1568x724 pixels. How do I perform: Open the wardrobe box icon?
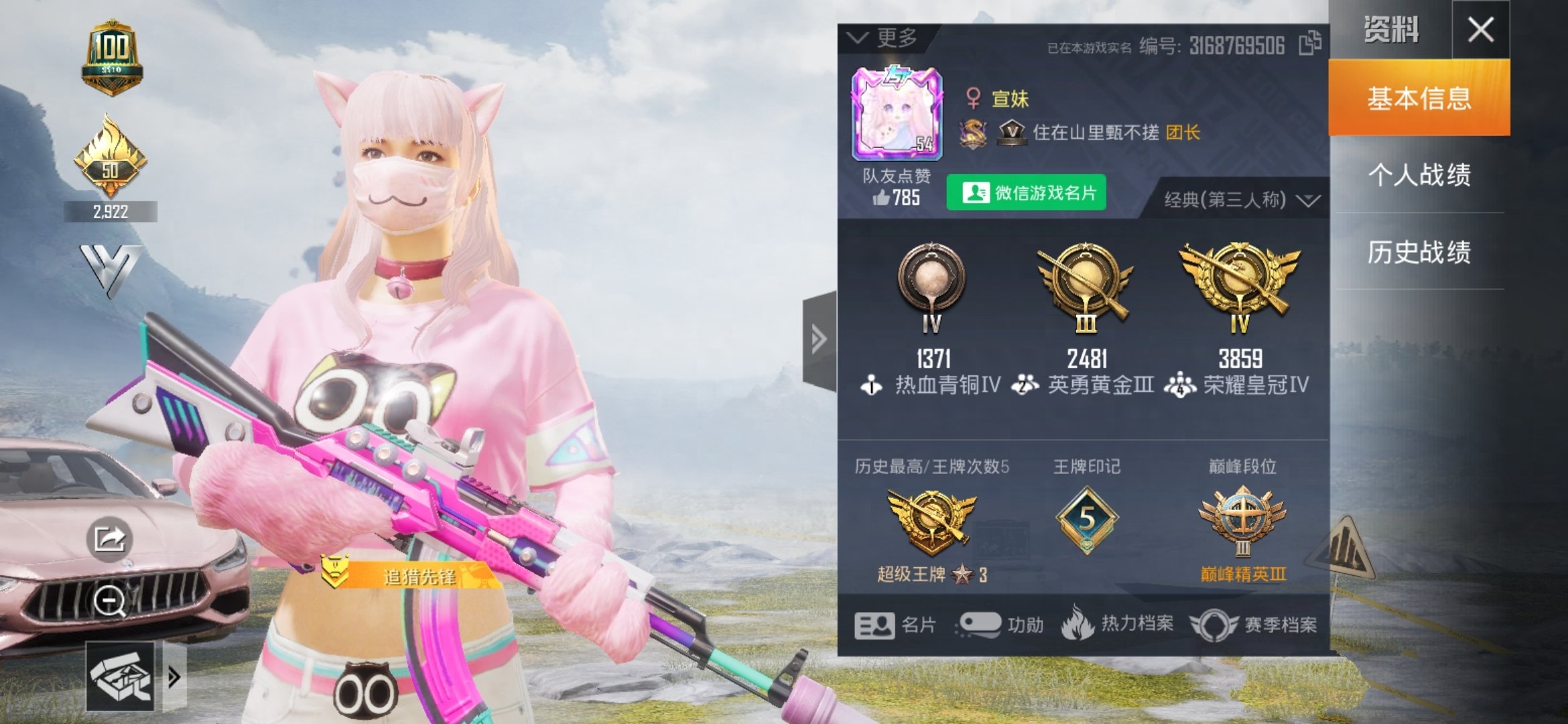point(121,676)
